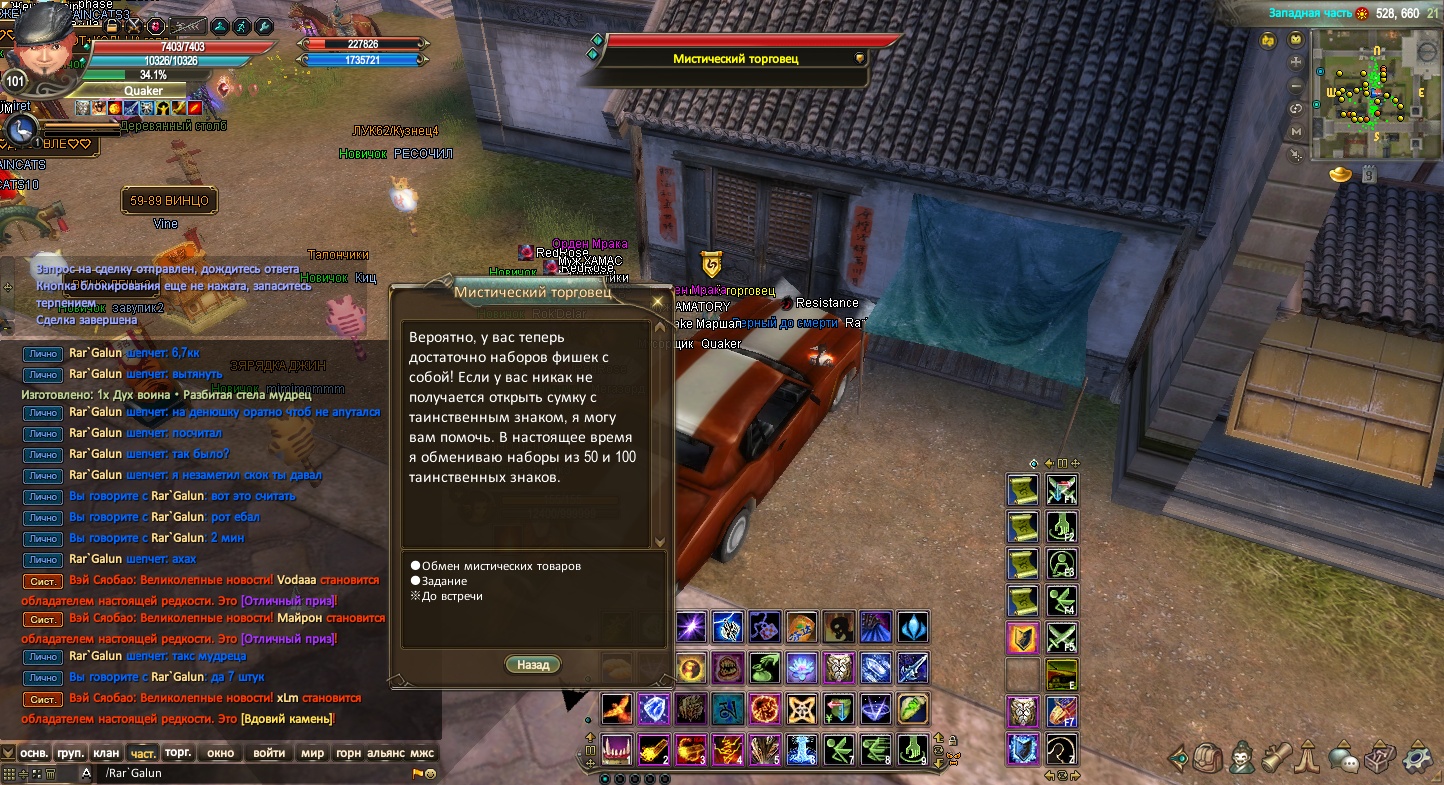
Task: Switch to the торг. chat tab
Action: pyautogui.click(x=178, y=752)
